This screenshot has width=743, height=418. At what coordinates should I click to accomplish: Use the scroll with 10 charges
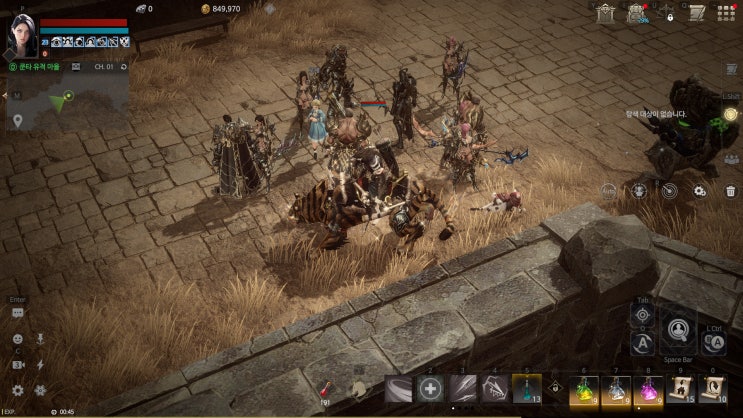(712, 390)
